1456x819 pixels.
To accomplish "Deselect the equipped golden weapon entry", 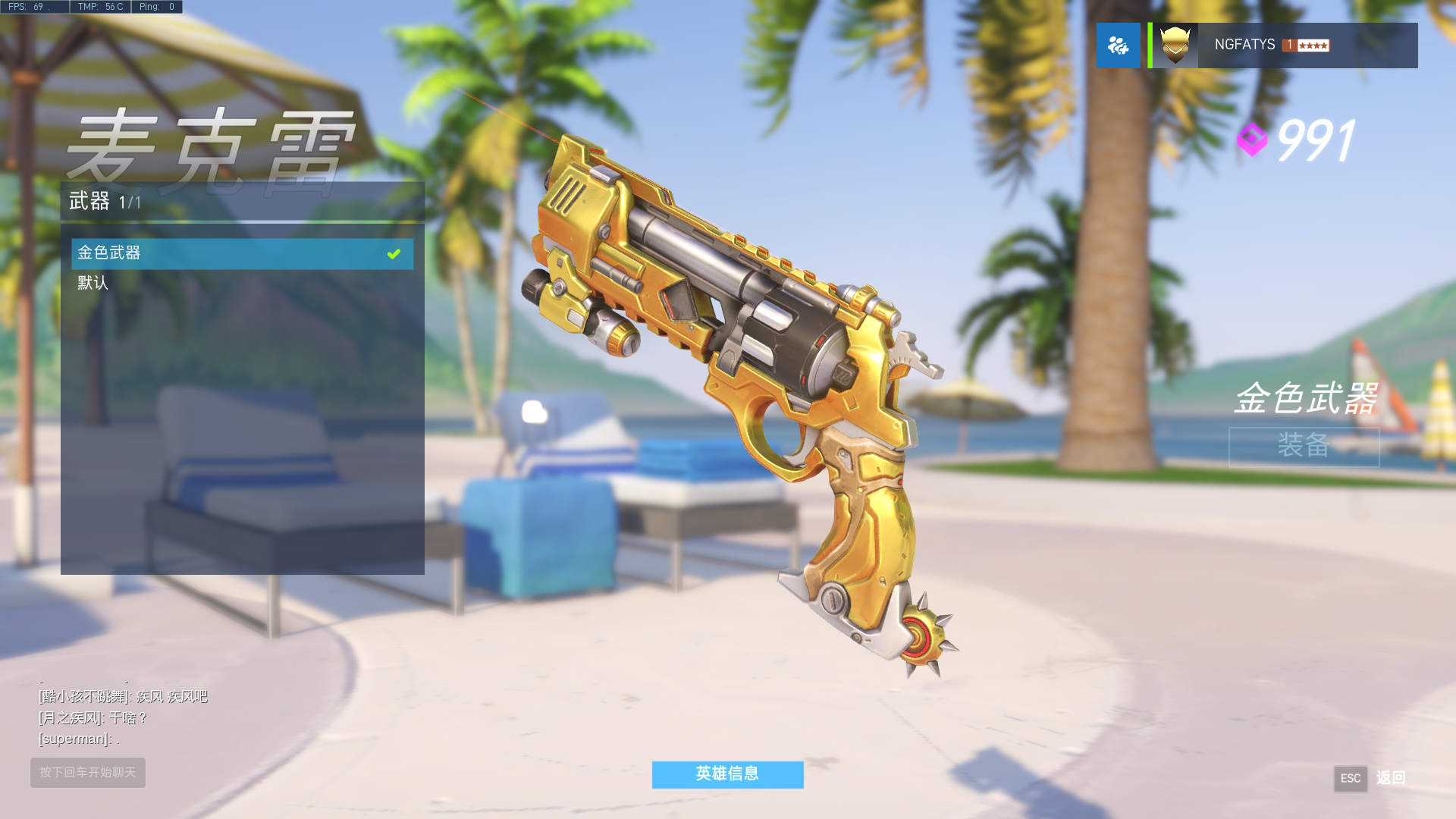I will [227, 253].
